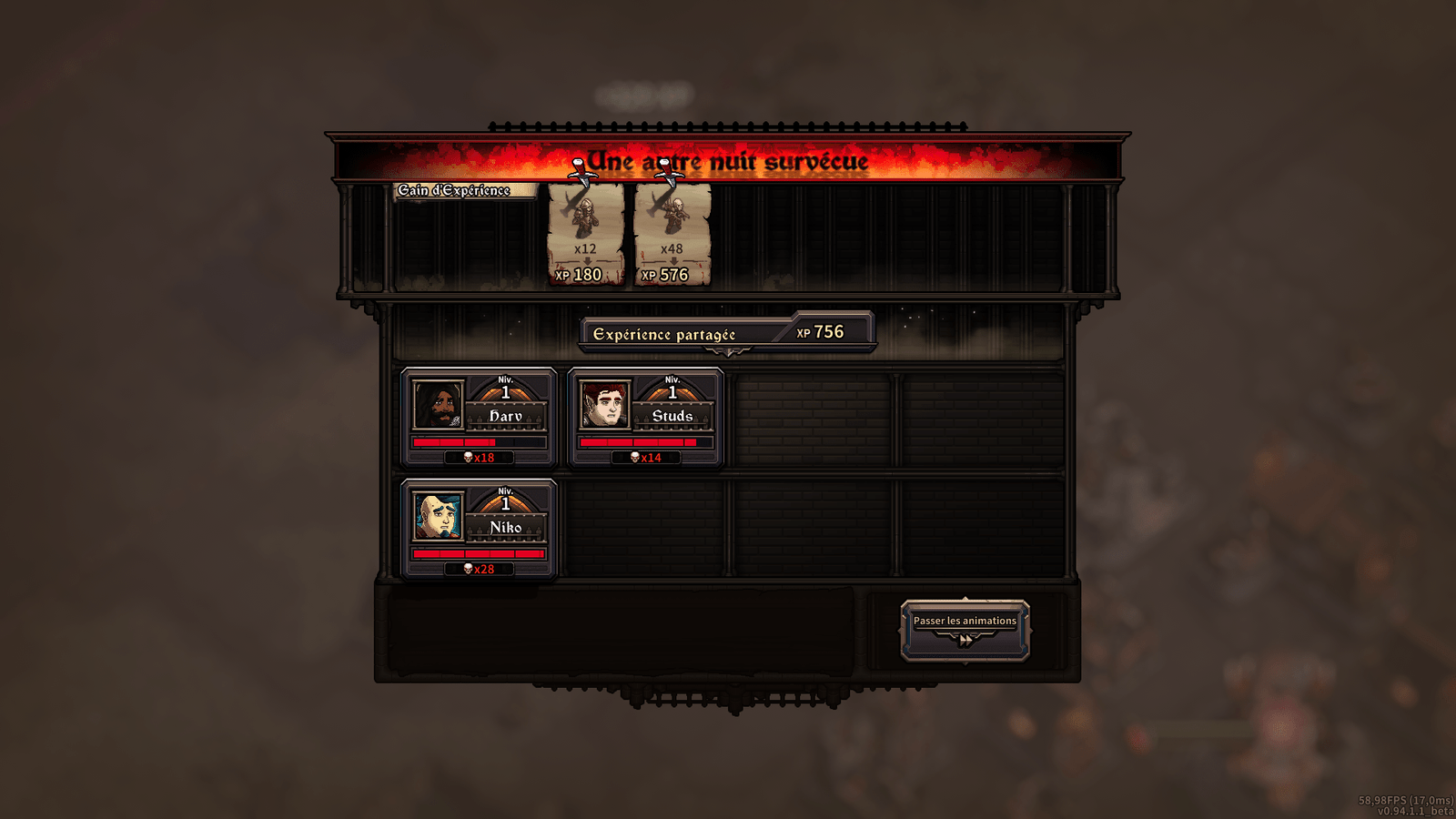Image resolution: width=1456 pixels, height=819 pixels.
Task: Select the x48 enemy card worth 576 XP
Action: (671, 232)
